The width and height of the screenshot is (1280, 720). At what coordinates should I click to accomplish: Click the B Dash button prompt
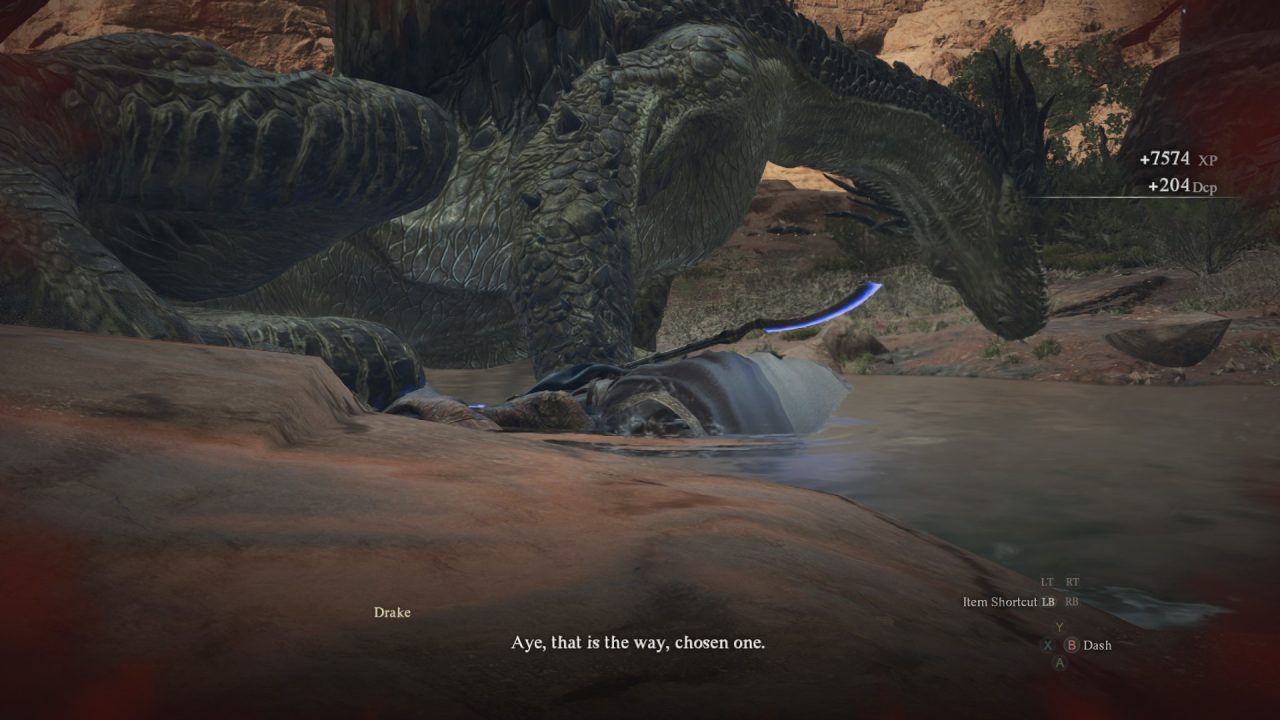(1071, 645)
